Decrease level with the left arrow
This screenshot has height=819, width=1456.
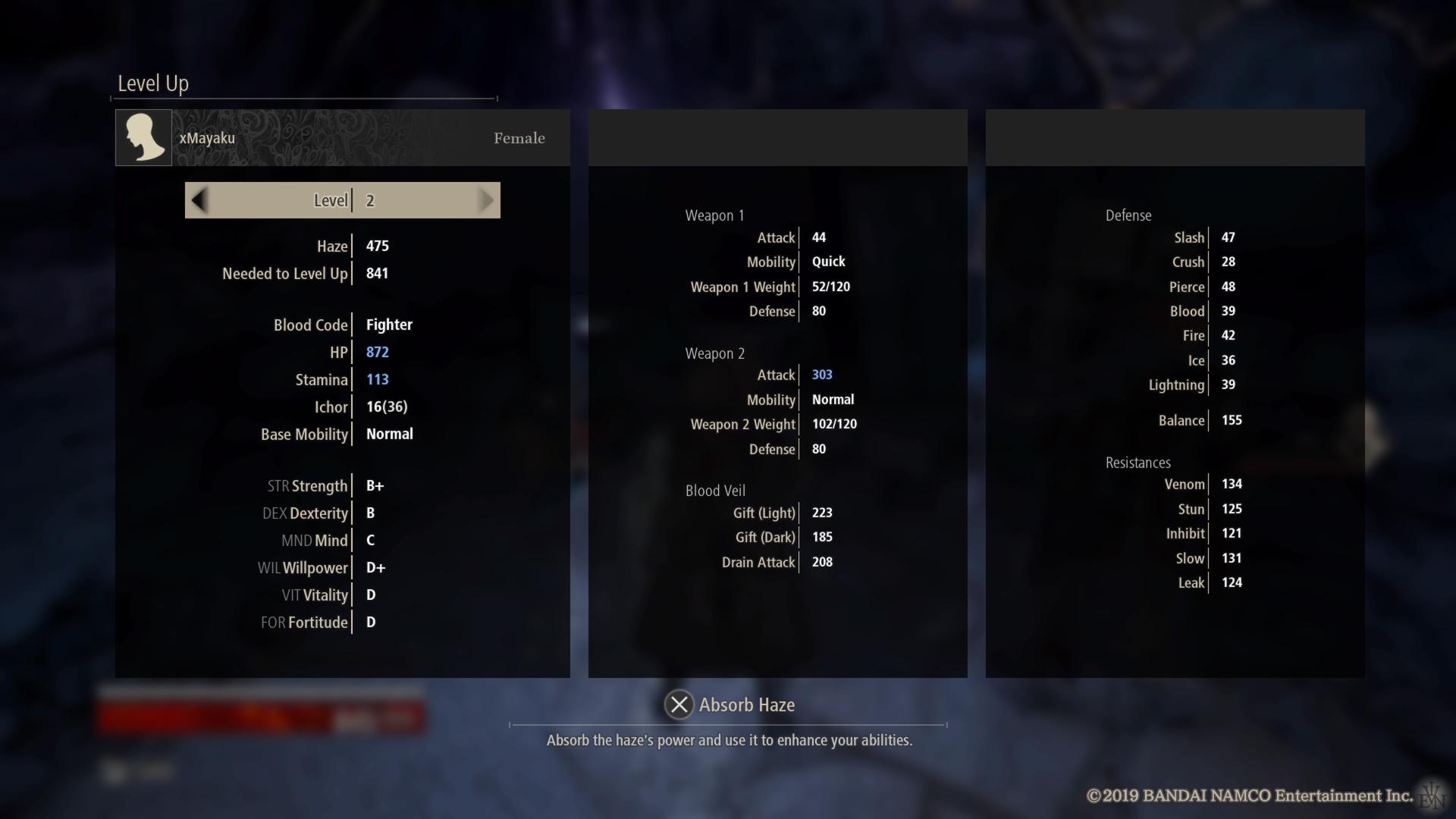click(199, 200)
